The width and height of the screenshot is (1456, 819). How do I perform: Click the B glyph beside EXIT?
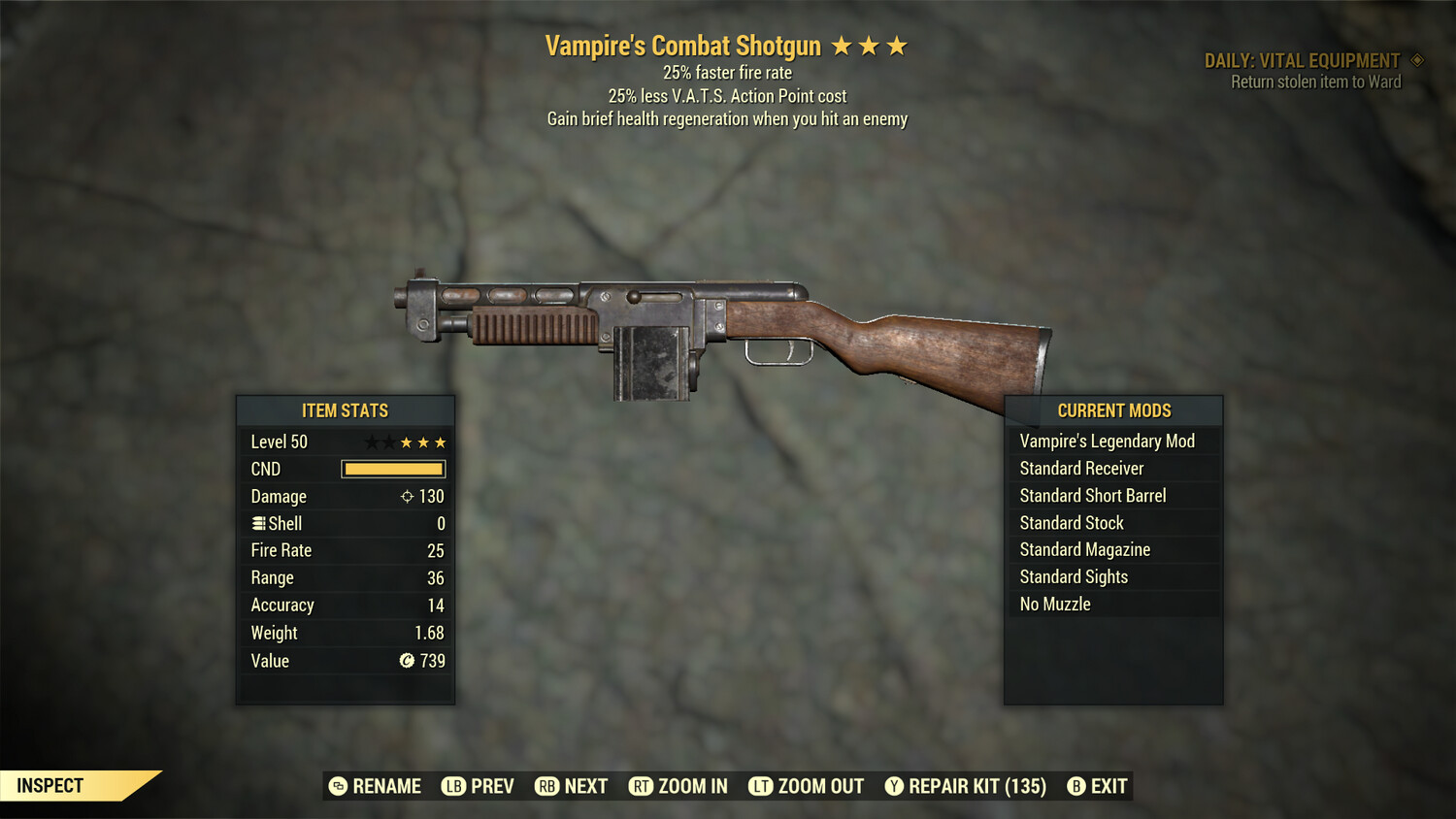(1076, 786)
